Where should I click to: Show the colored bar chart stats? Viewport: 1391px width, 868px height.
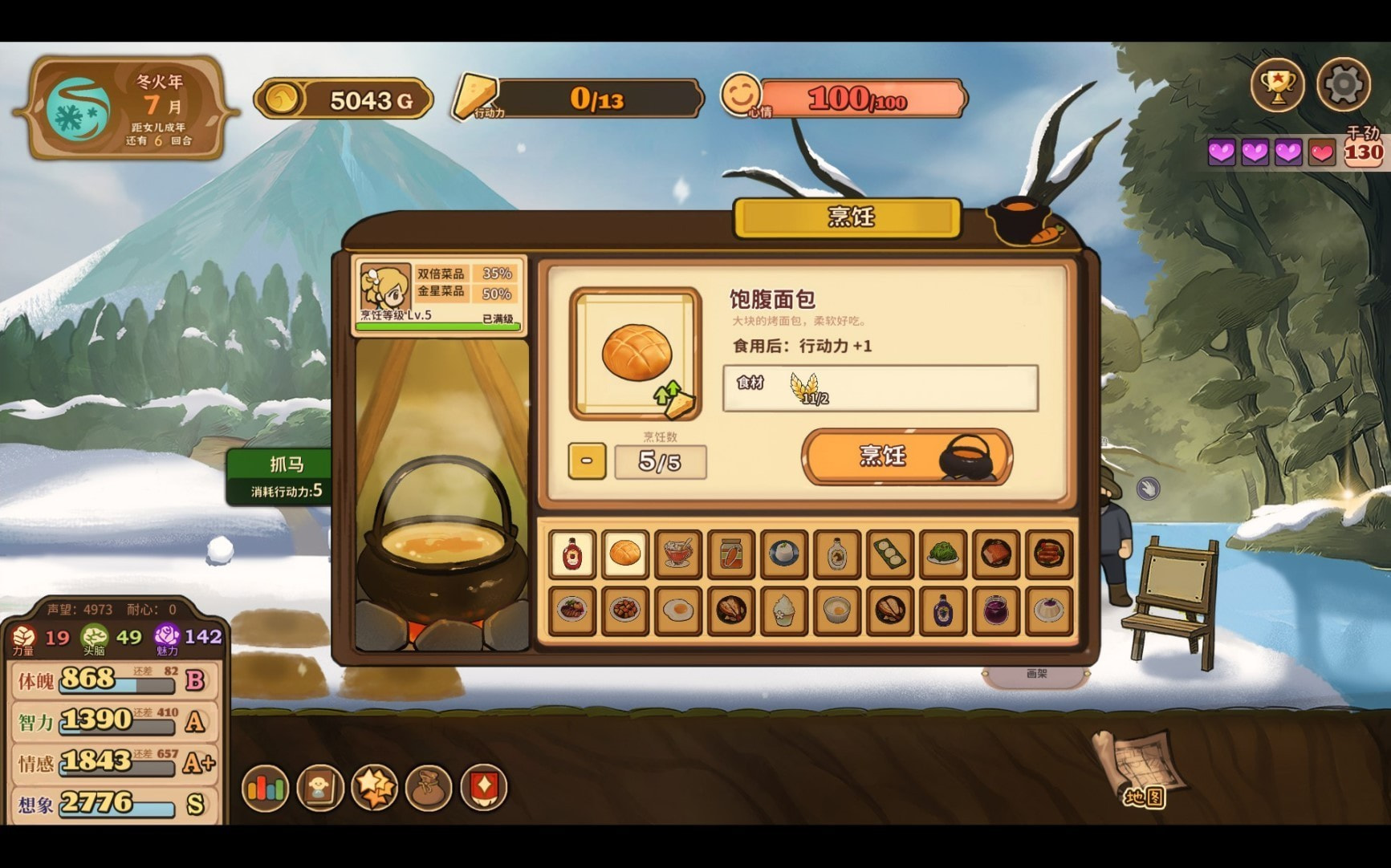pos(266,788)
